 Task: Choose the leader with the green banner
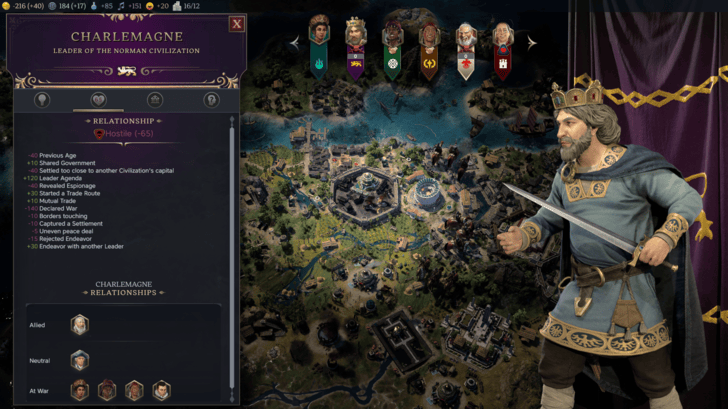[x=393, y=45]
